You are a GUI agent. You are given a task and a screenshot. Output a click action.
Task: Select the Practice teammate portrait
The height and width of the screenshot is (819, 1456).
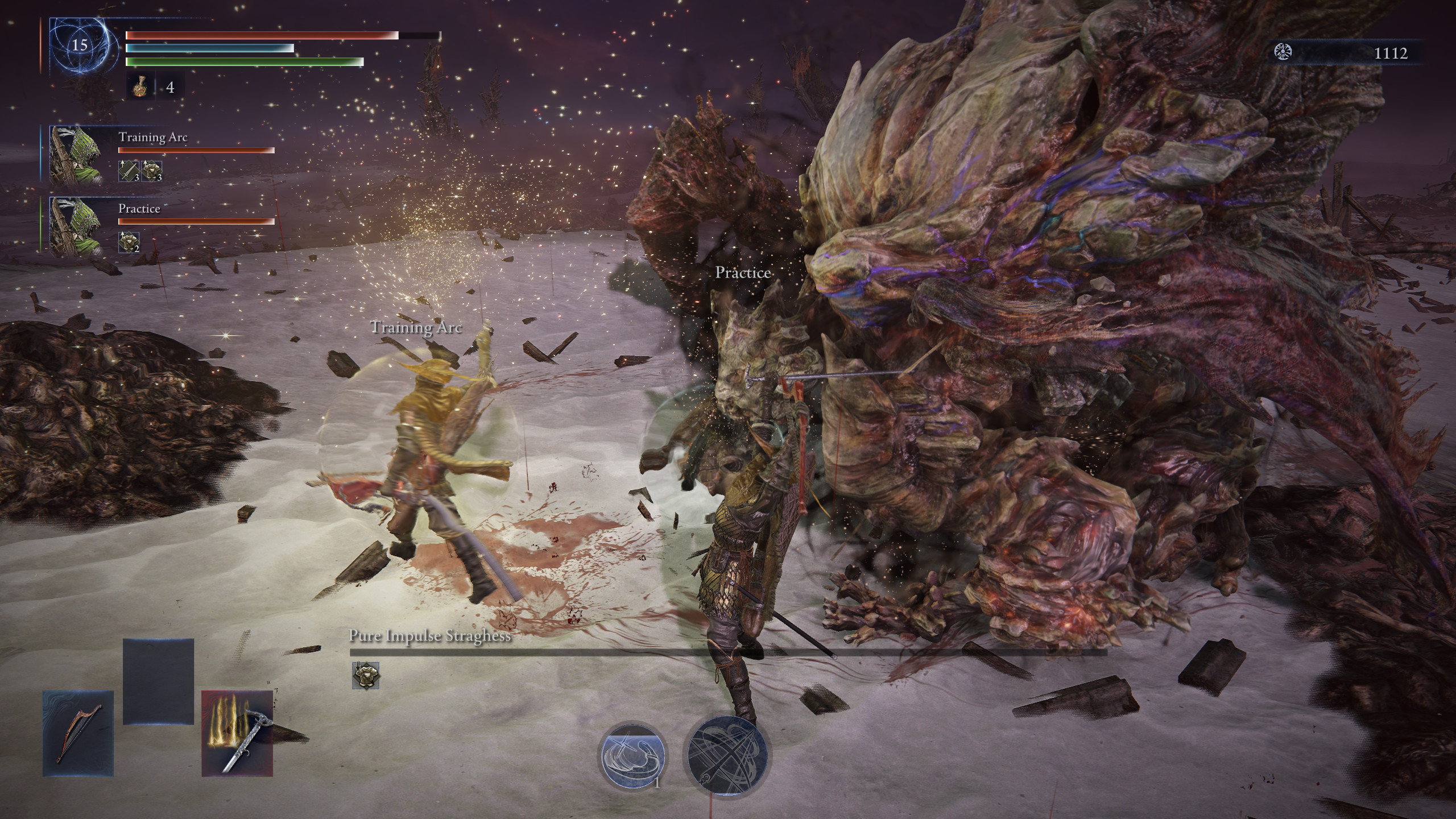pyautogui.click(x=76, y=225)
